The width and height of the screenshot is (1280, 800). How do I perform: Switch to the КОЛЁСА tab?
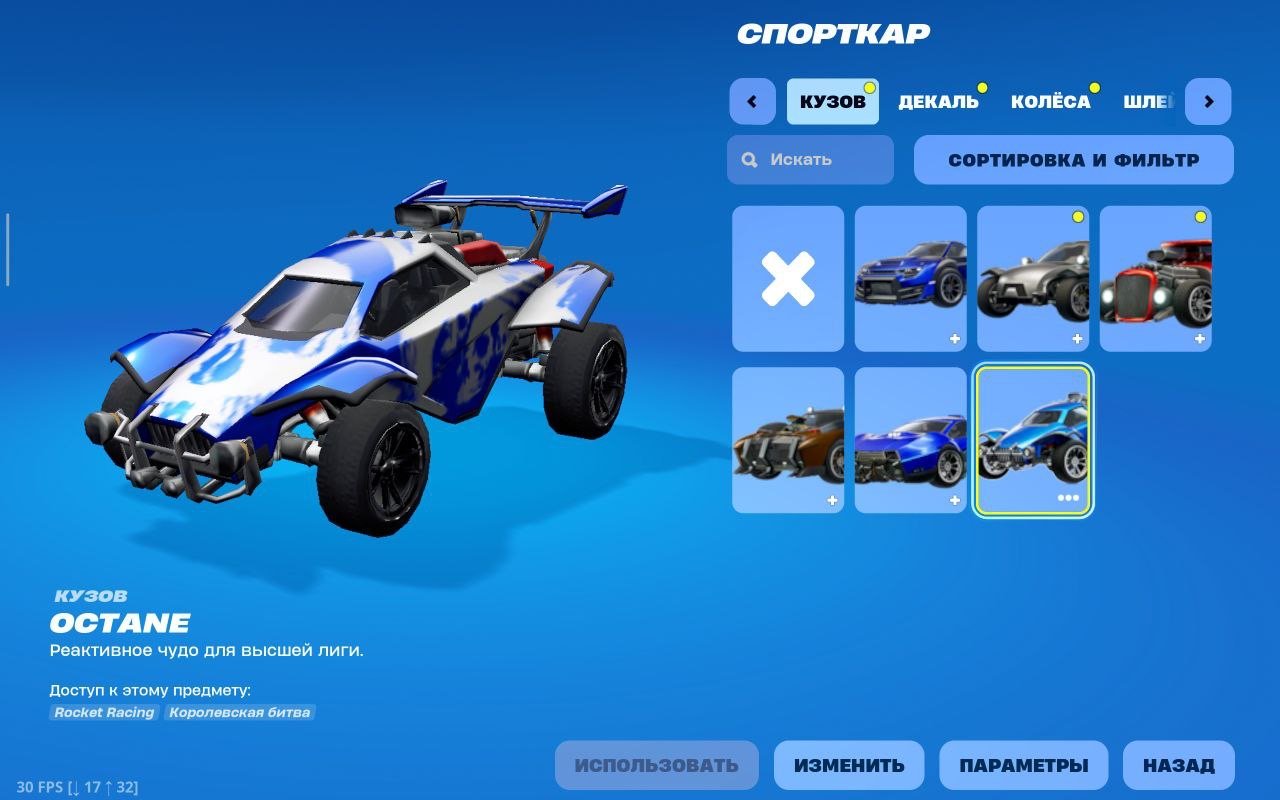(1051, 101)
